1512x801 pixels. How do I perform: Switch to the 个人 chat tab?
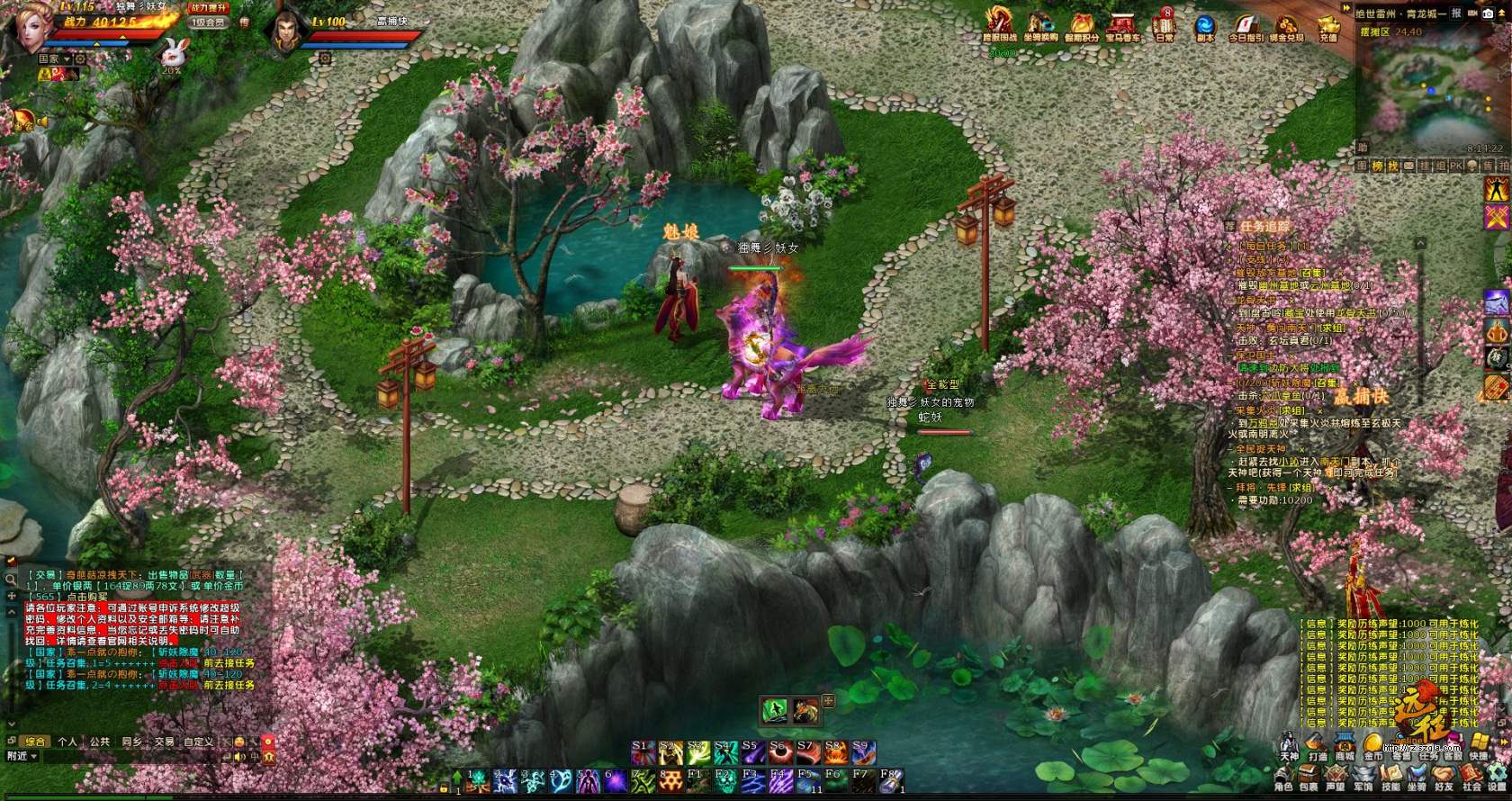click(67, 742)
